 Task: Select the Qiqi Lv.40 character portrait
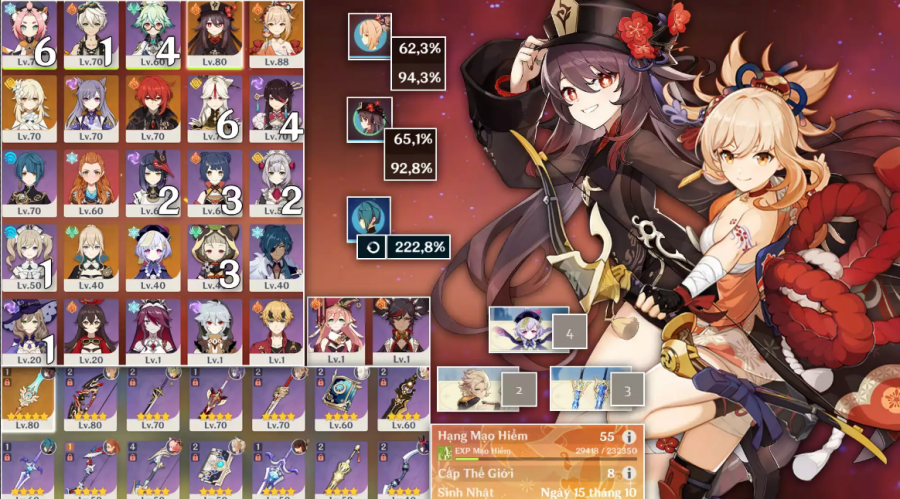coord(154,255)
